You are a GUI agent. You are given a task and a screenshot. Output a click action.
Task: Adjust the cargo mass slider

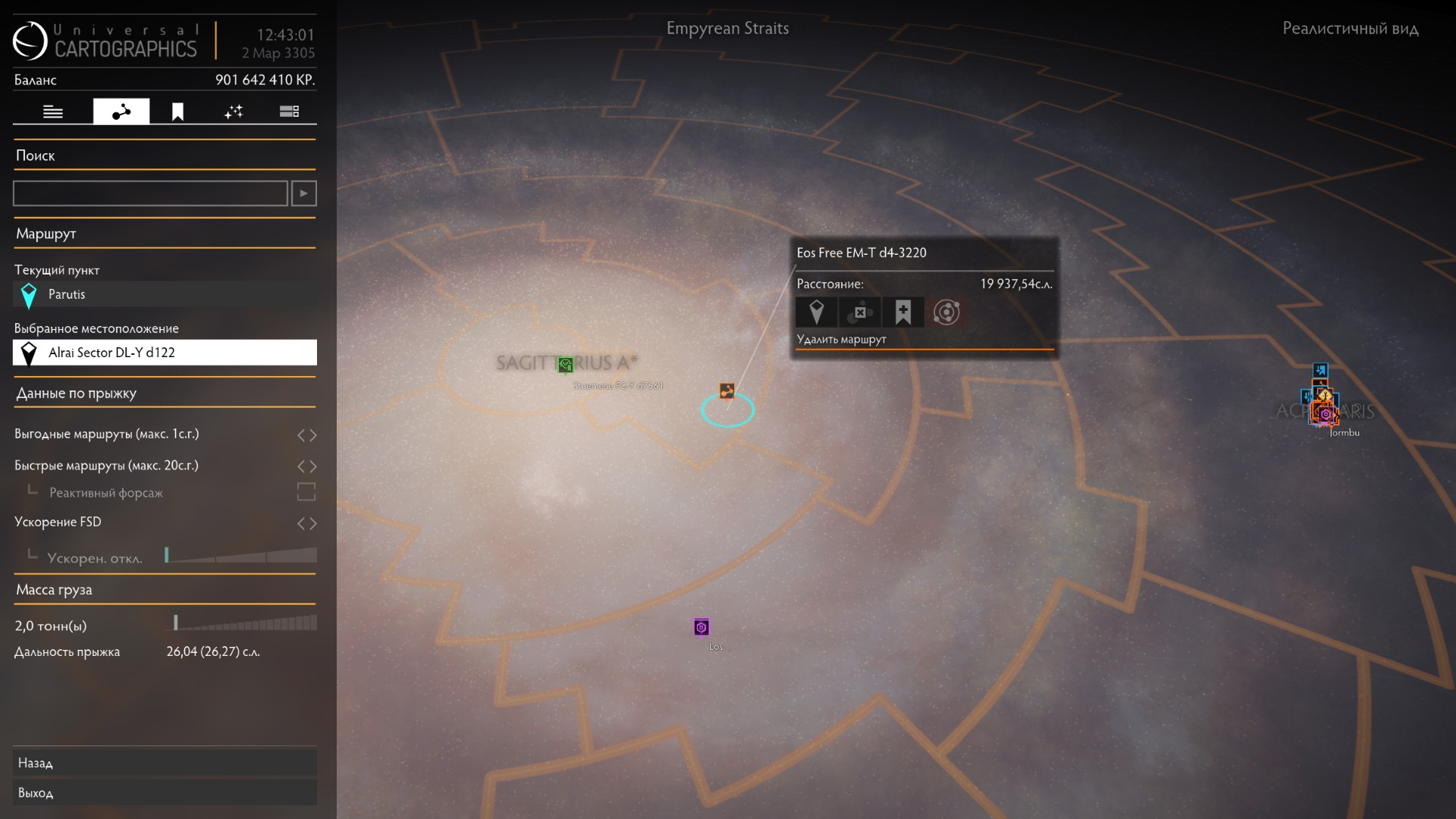click(x=241, y=623)
